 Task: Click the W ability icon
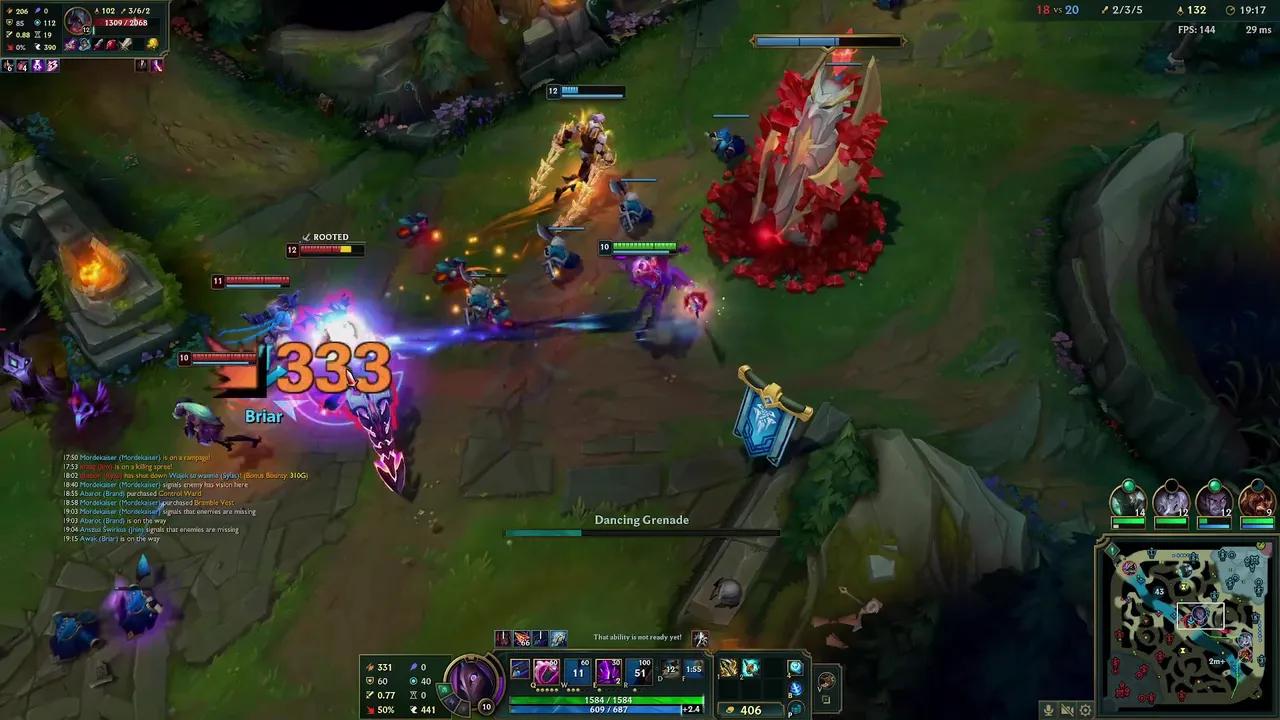click(576, 672)
